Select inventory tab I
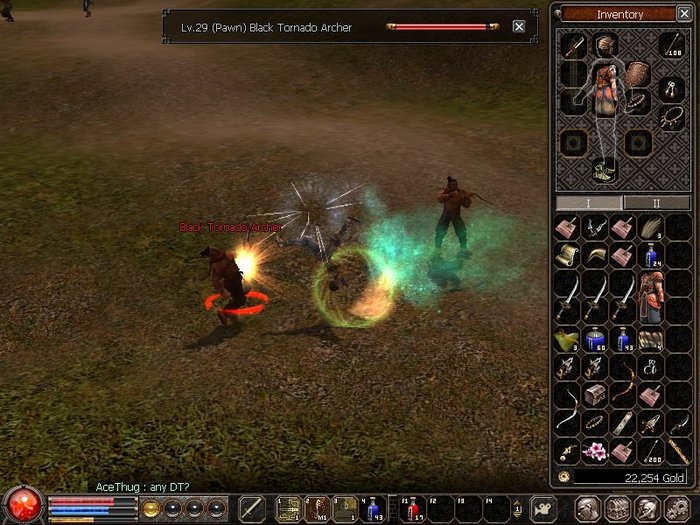This screenshot has height=525, width=700. [587, 203]
